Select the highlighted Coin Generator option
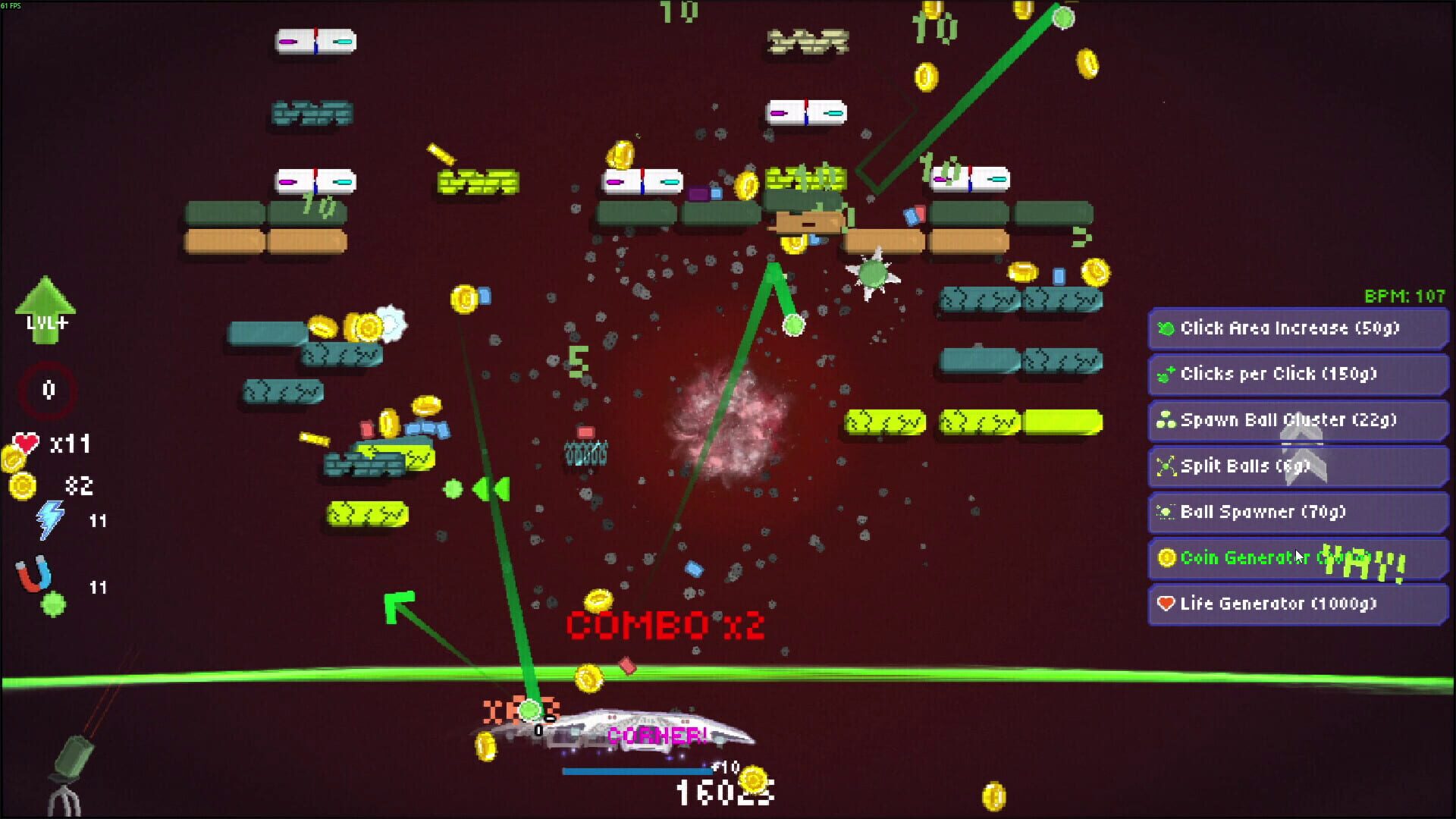 pyautogui.click(x=1297, y=558)
